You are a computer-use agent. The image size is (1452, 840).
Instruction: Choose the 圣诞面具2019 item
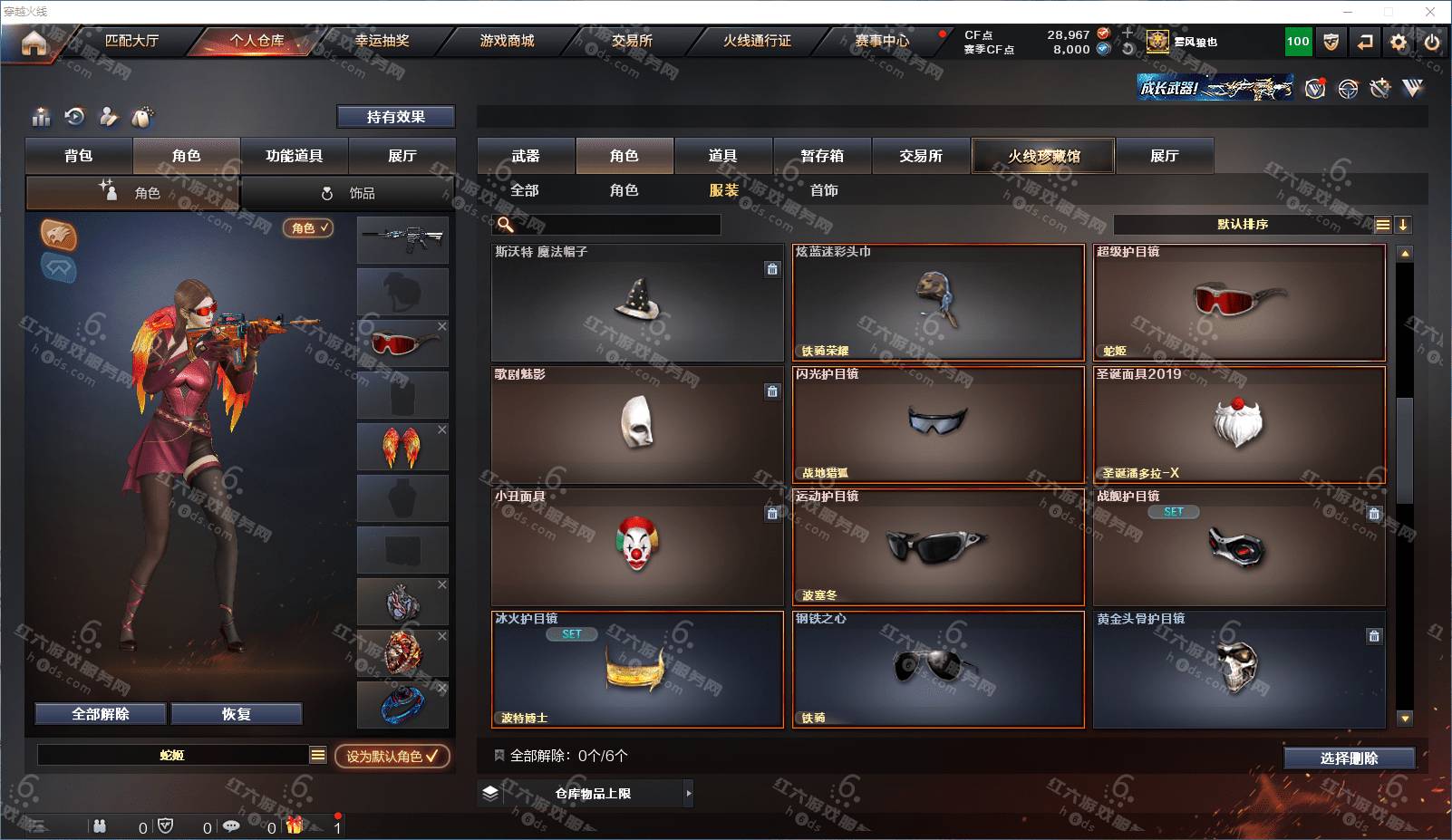pos(1238,424)
